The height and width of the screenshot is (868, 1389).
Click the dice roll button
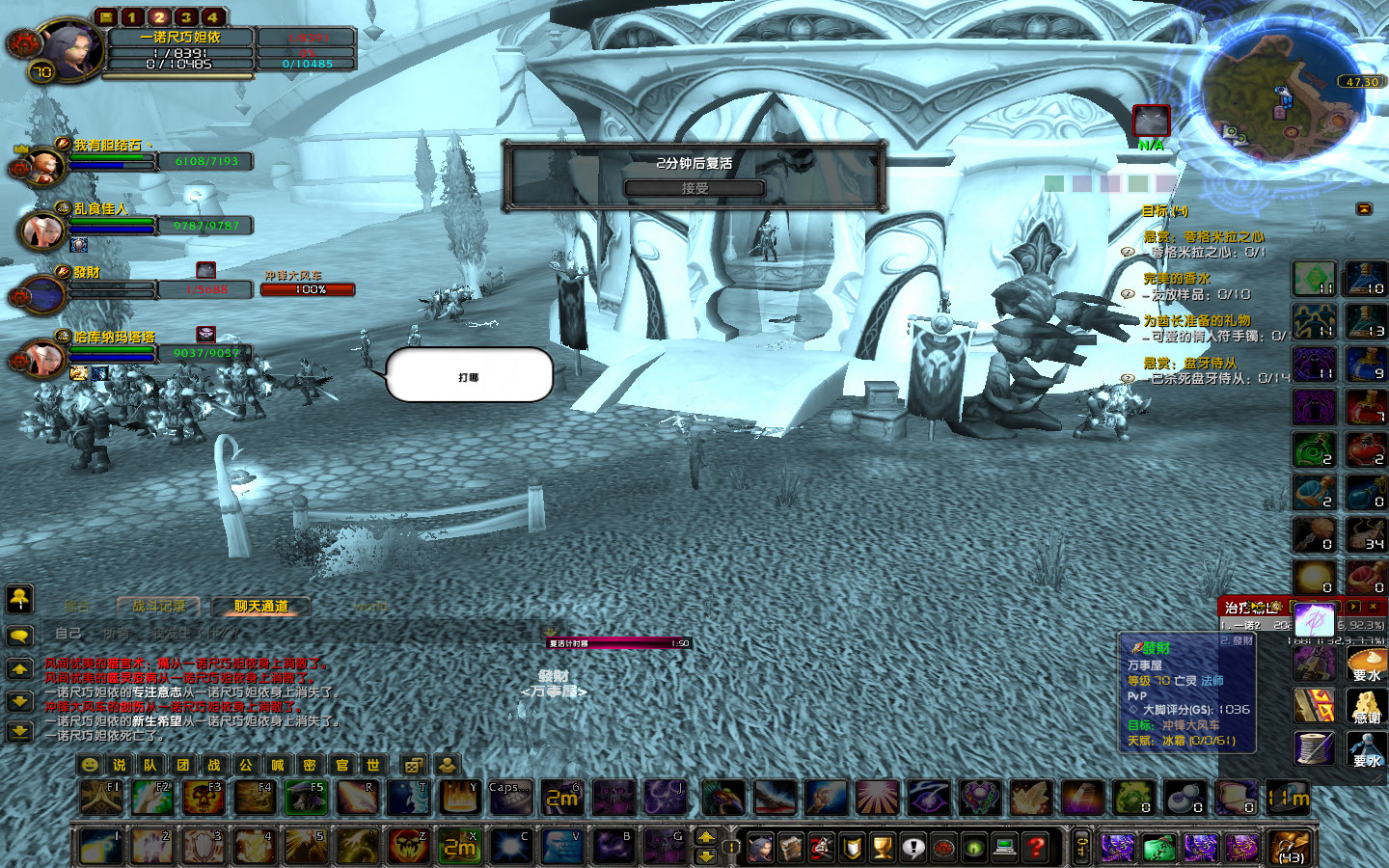(413, 765)
